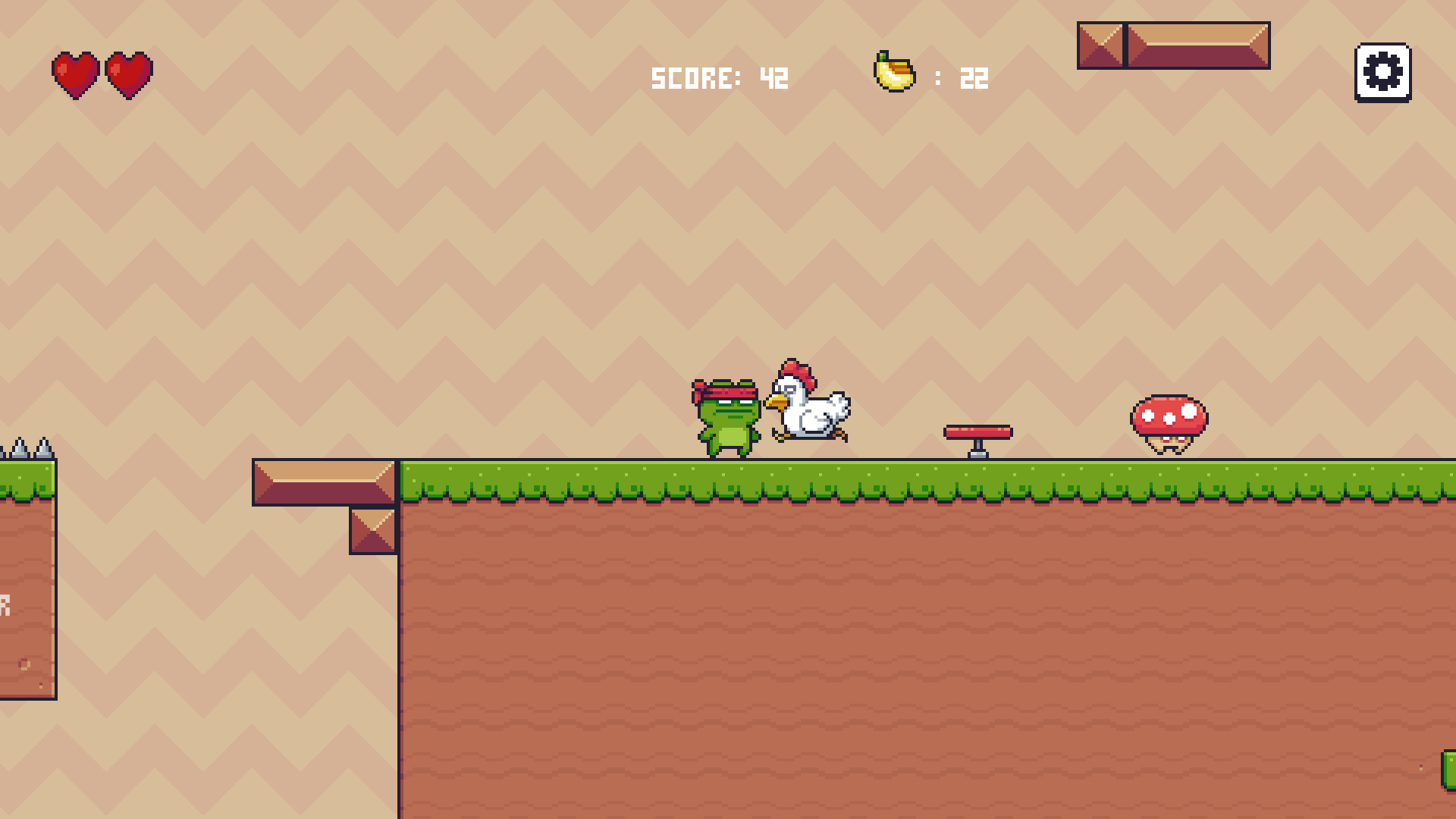Click the grass edge of the left platform

click(27, 478)
